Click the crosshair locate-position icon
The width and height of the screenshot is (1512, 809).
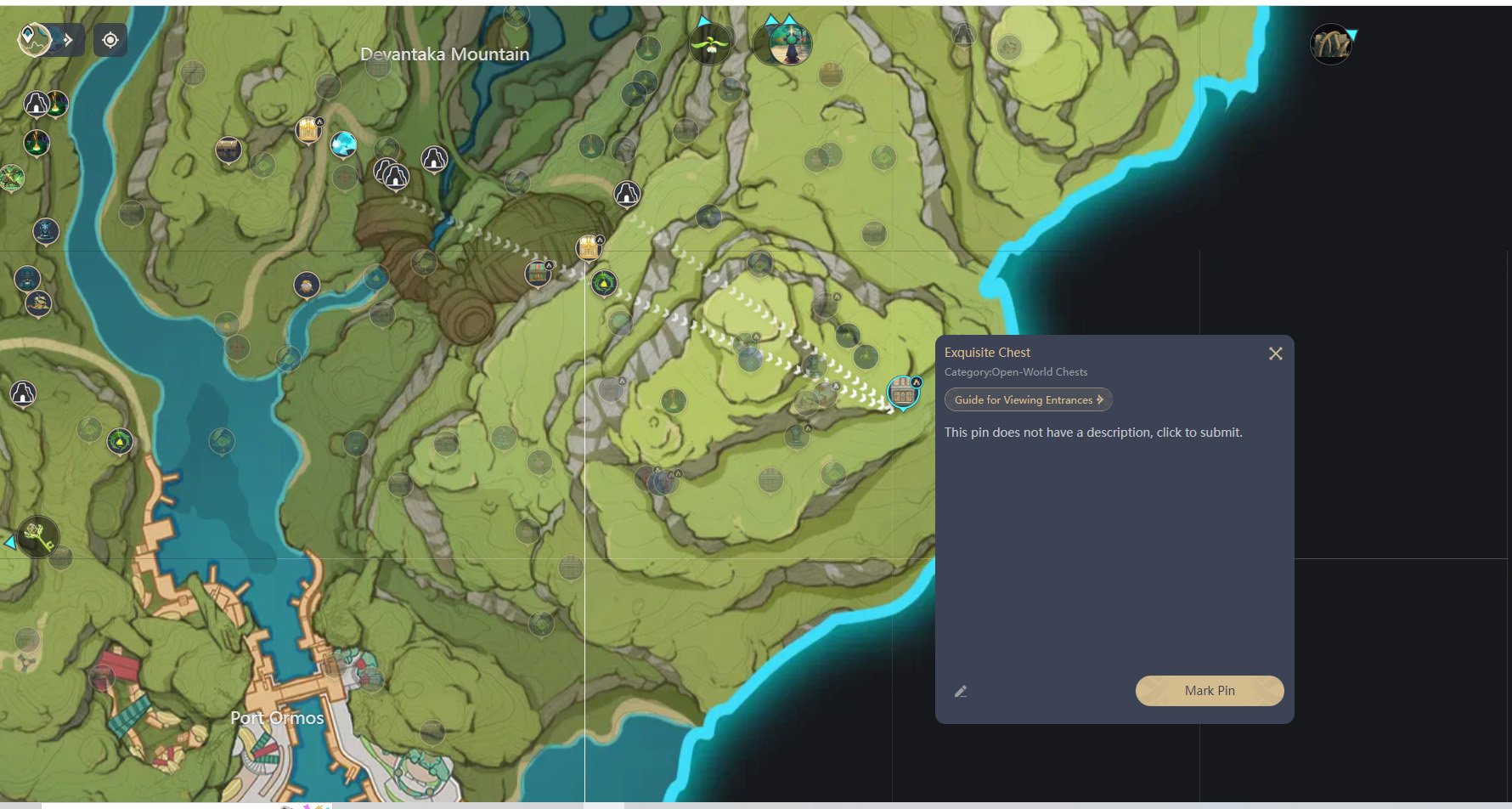point(110,40)
